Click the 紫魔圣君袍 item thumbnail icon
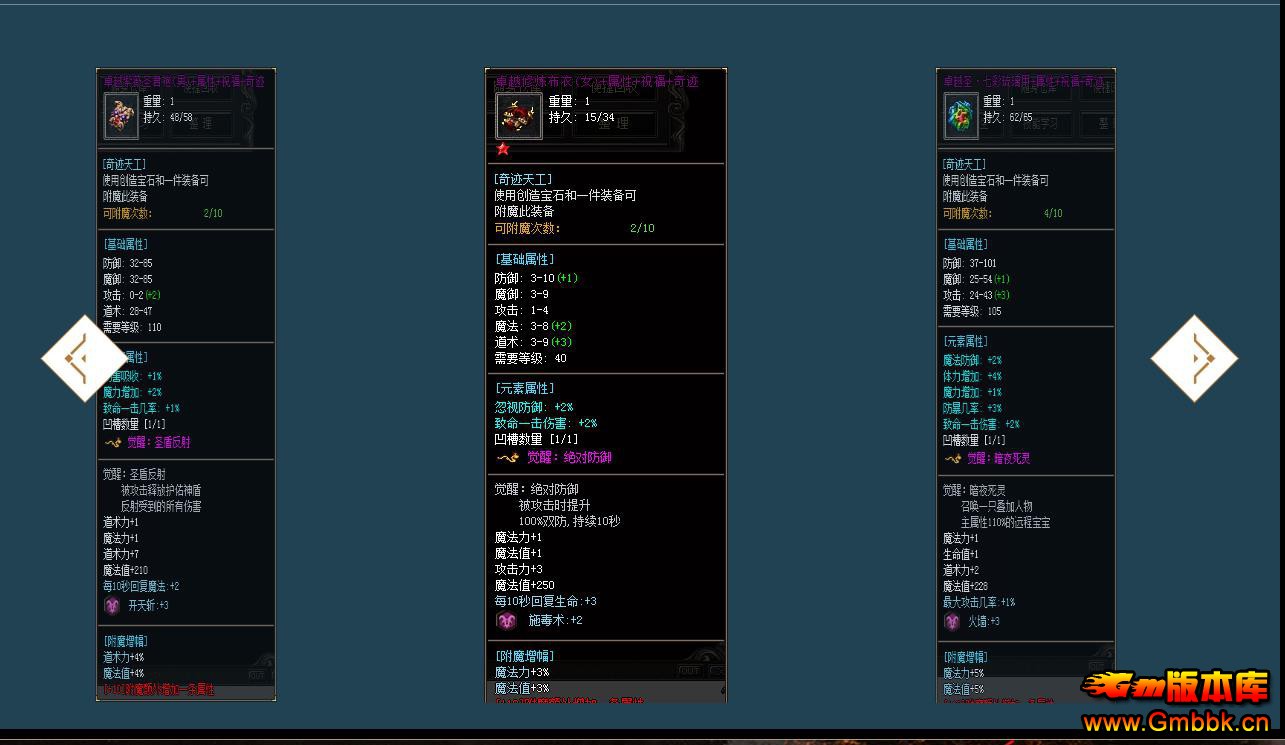The width and height of the screenshot is (1285, 745). pos(120,115)
